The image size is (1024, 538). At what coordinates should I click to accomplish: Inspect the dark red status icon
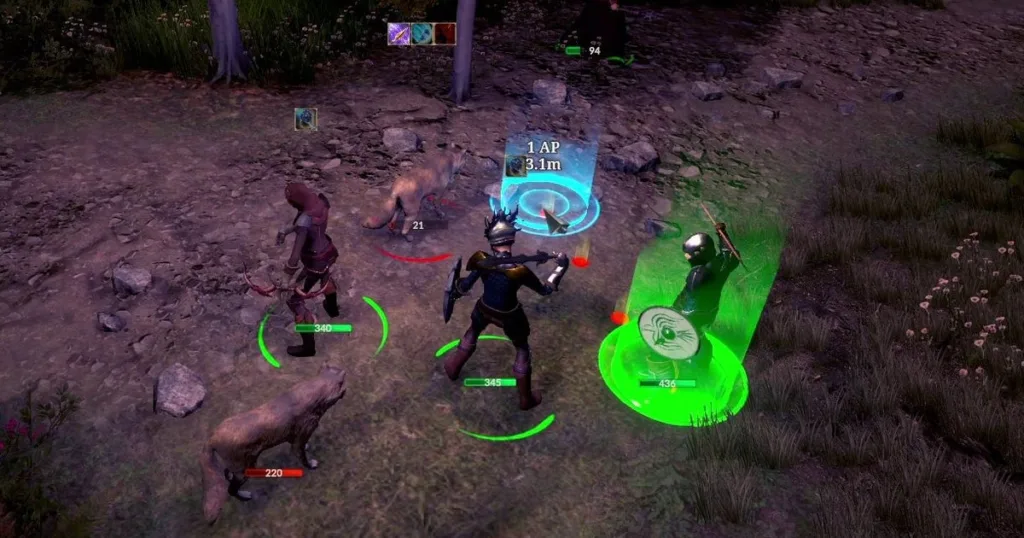pos(445,35)
